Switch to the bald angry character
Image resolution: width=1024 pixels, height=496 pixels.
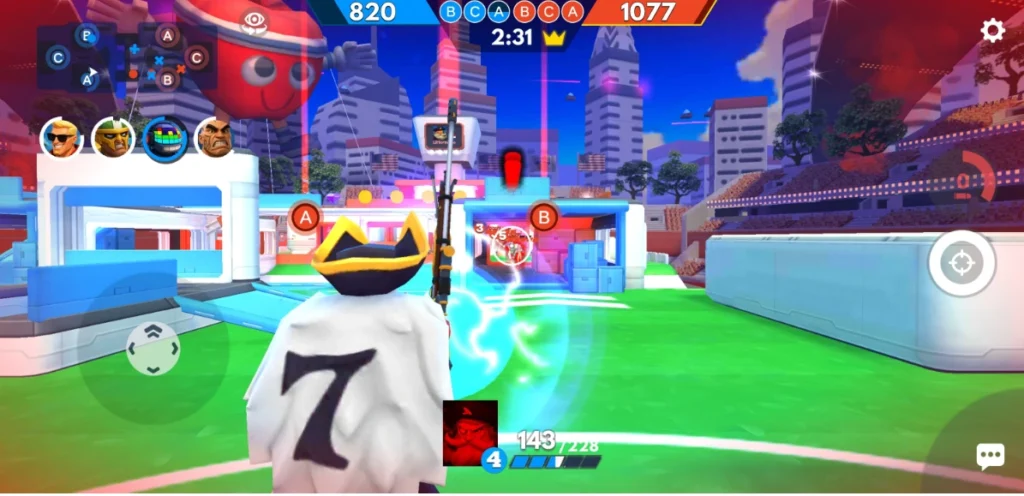215,138
